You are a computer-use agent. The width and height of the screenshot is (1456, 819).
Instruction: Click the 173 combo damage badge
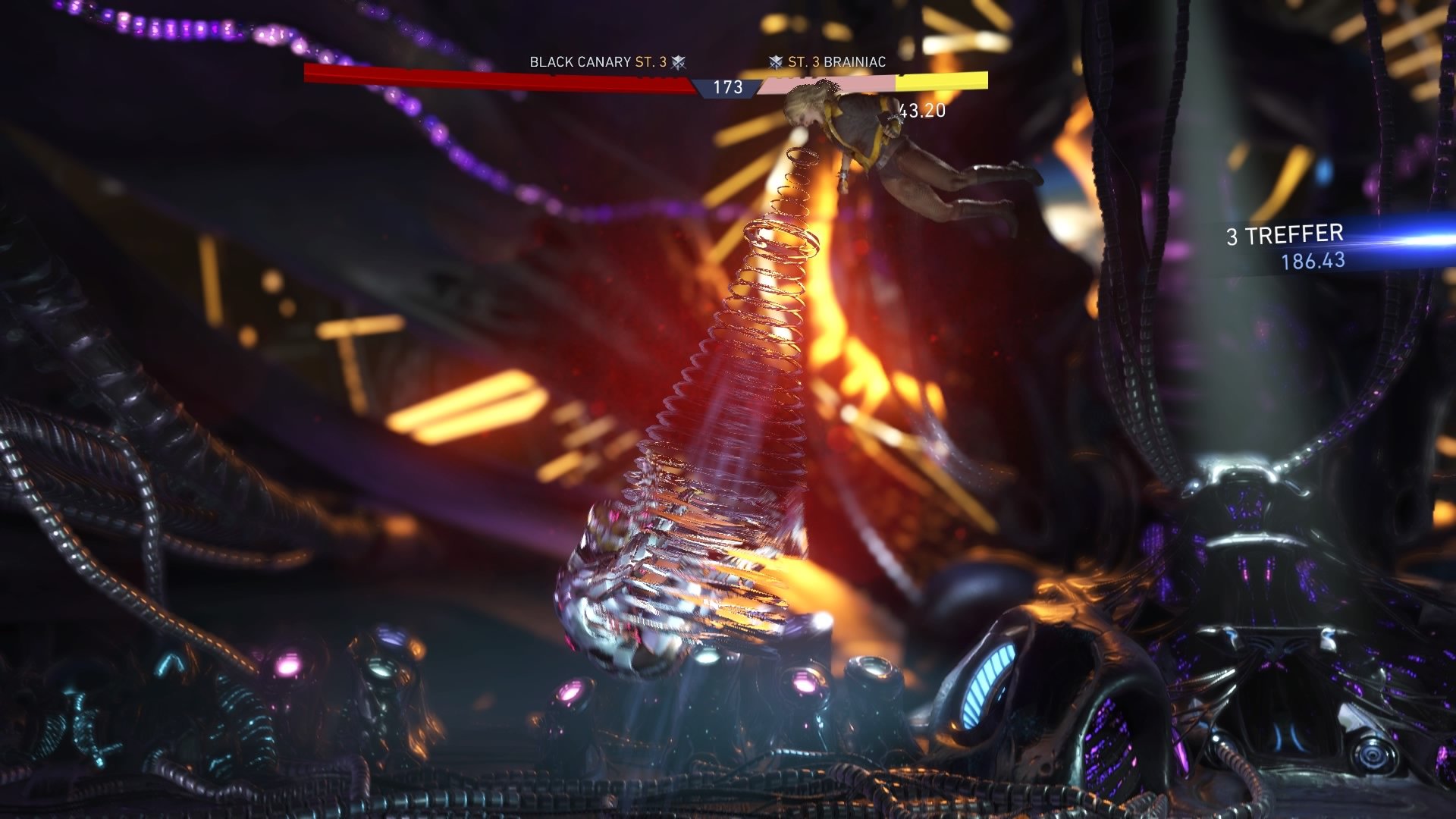726,88
